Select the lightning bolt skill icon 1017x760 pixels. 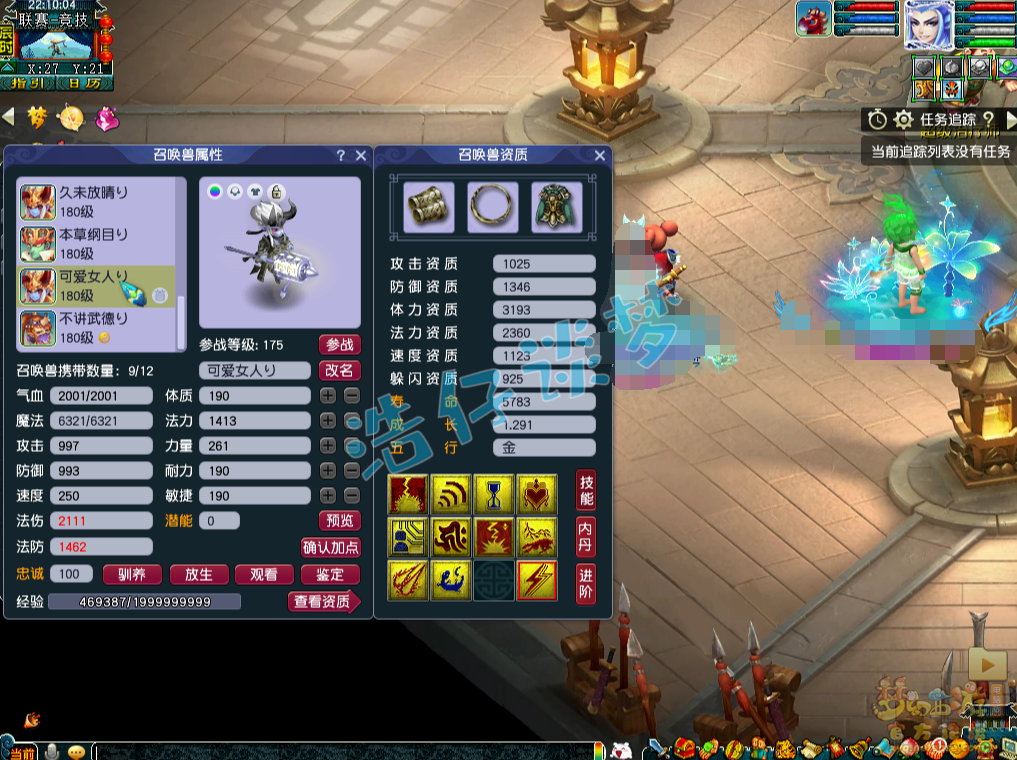tap(537, 581)
